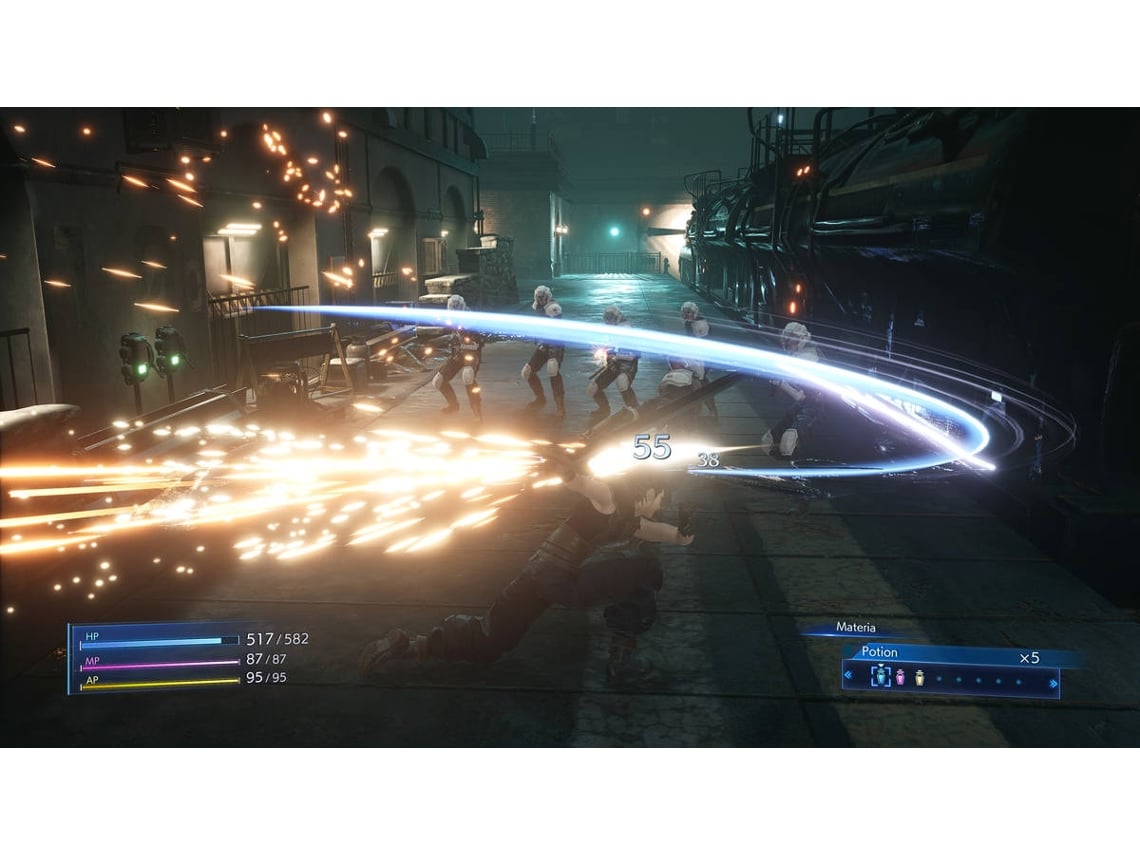The height and width of the screenshot is (855, 1140).
Task: Select the teal Potion item icon
Action: click(x=881, y=678)
